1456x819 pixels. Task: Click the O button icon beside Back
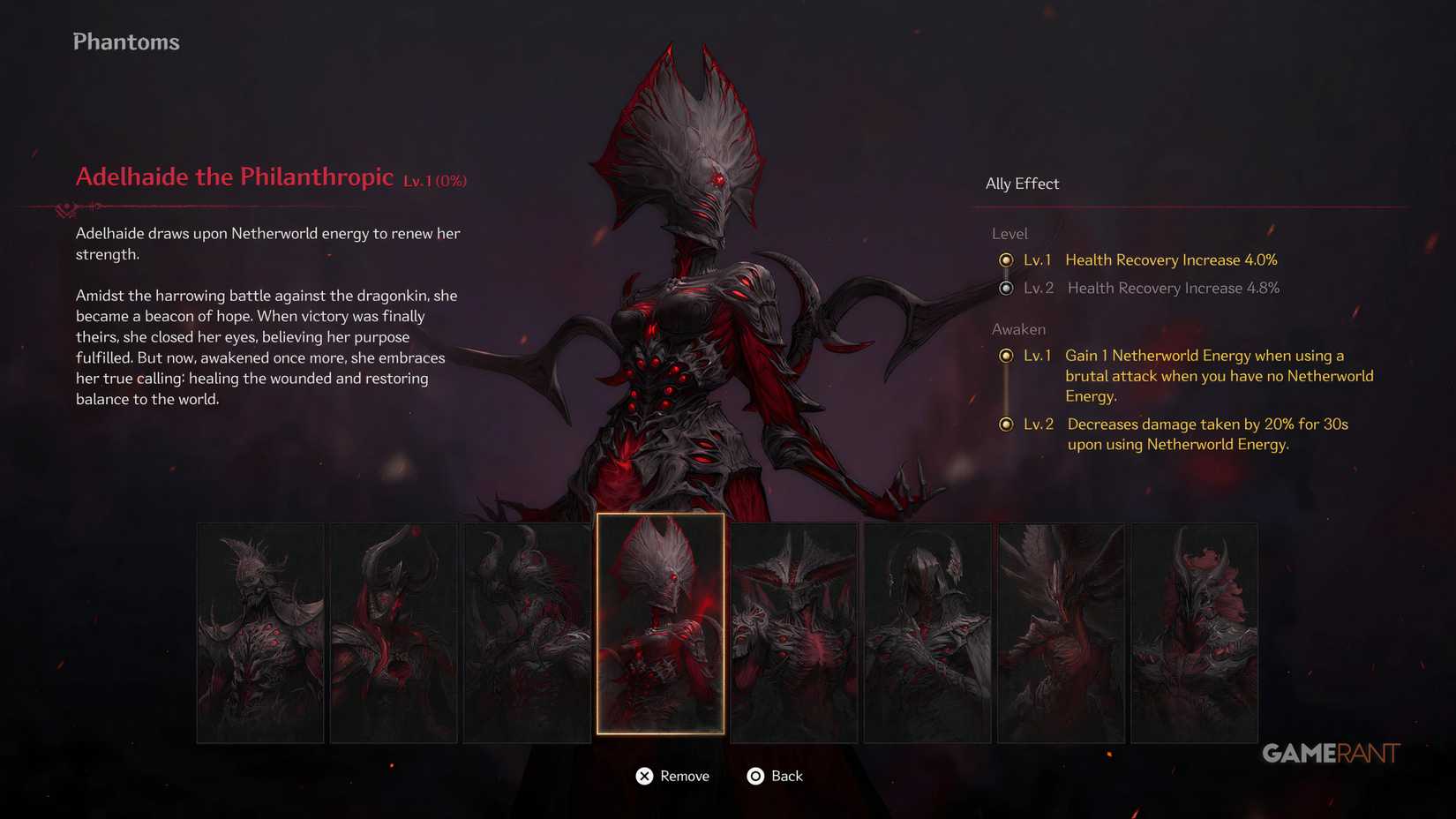[755, 776]
